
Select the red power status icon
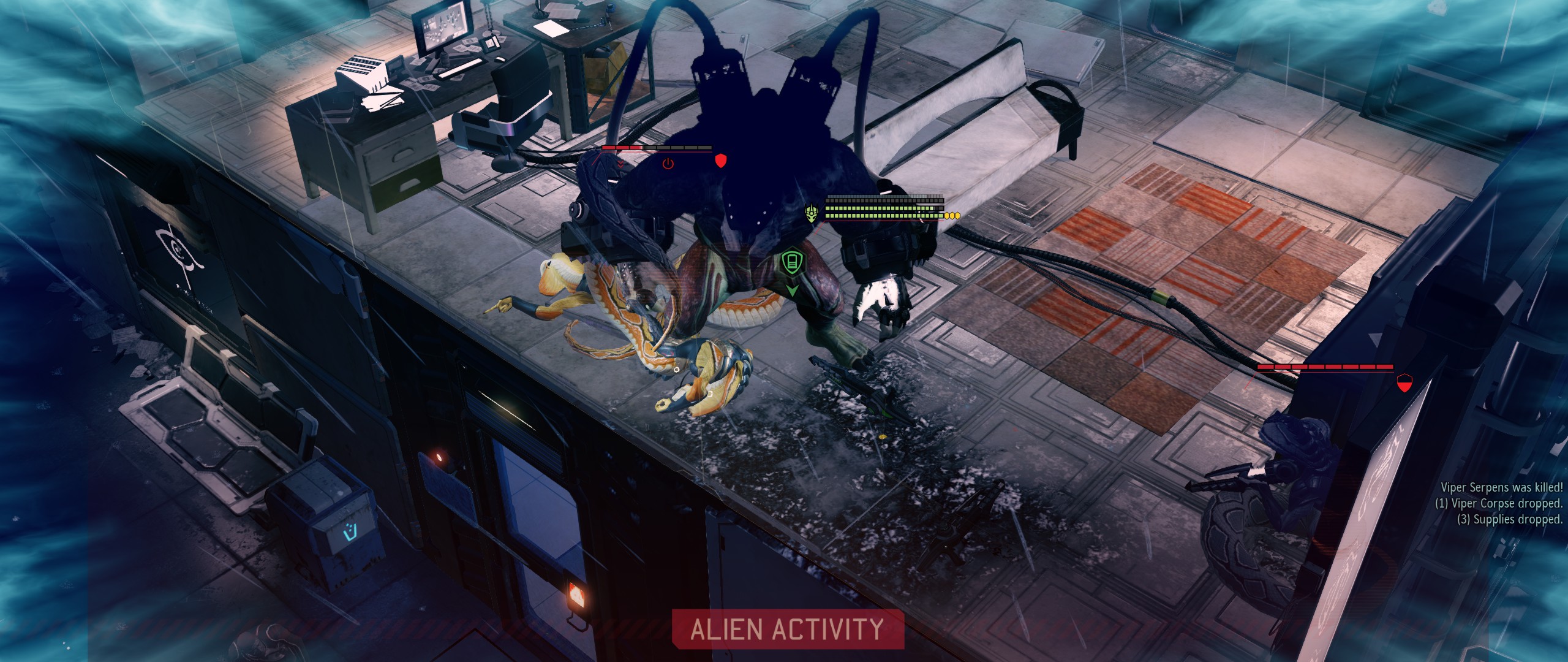pyautogui.click(x=668, y=164)
